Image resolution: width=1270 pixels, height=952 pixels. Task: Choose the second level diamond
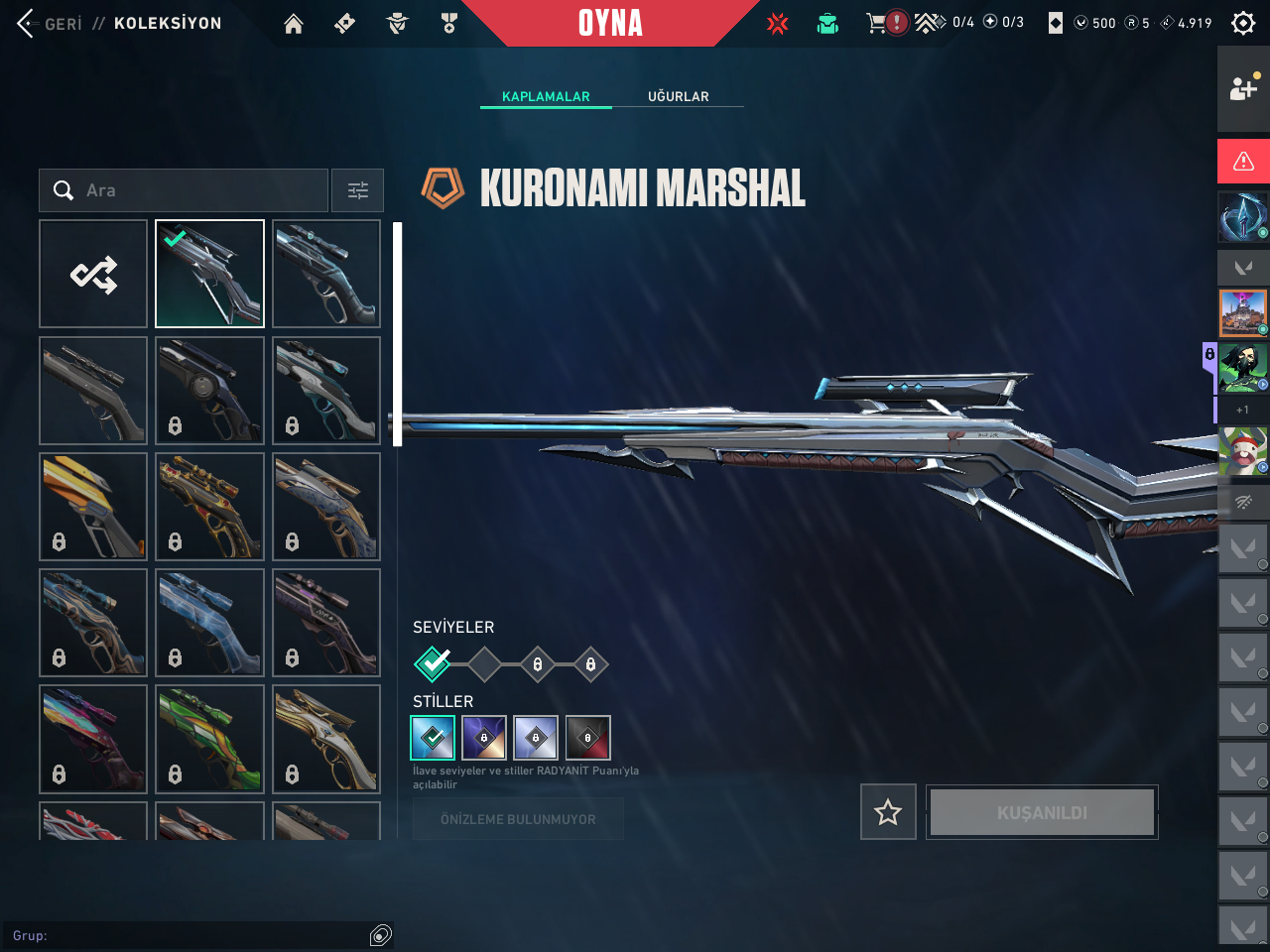tap(484, 664)
